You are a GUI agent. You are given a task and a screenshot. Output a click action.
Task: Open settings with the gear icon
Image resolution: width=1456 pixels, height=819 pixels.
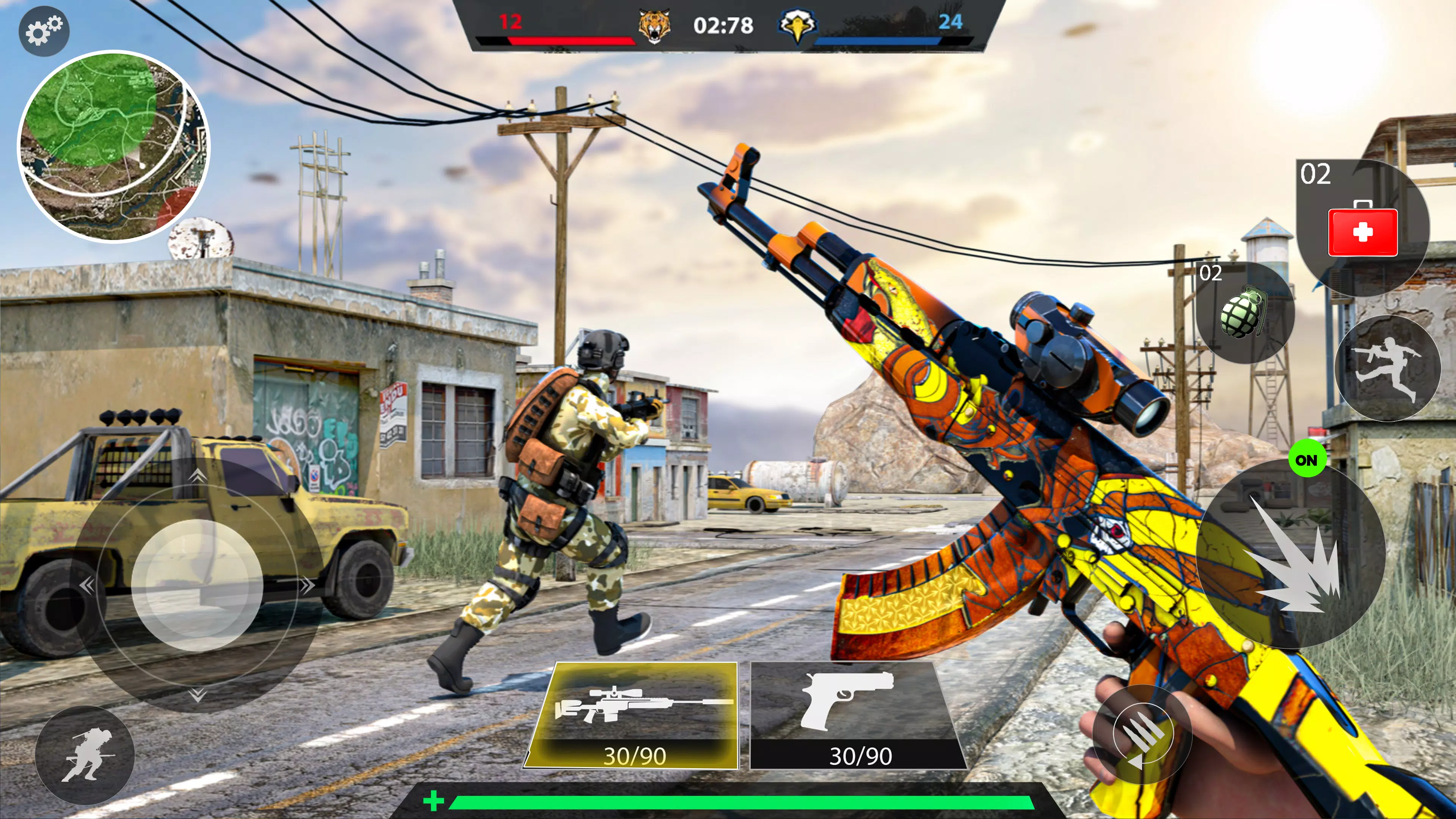pyautogui.click(x=44, y=30)
